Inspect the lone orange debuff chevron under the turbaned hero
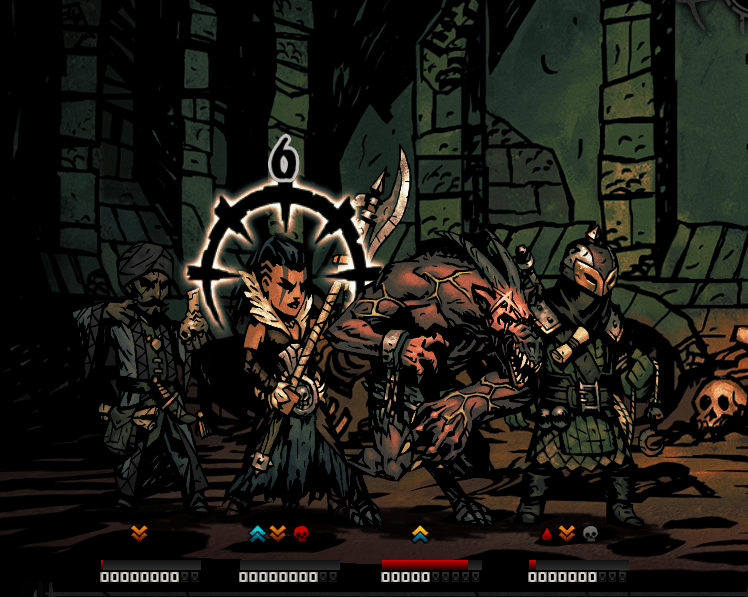 point(139,534)
